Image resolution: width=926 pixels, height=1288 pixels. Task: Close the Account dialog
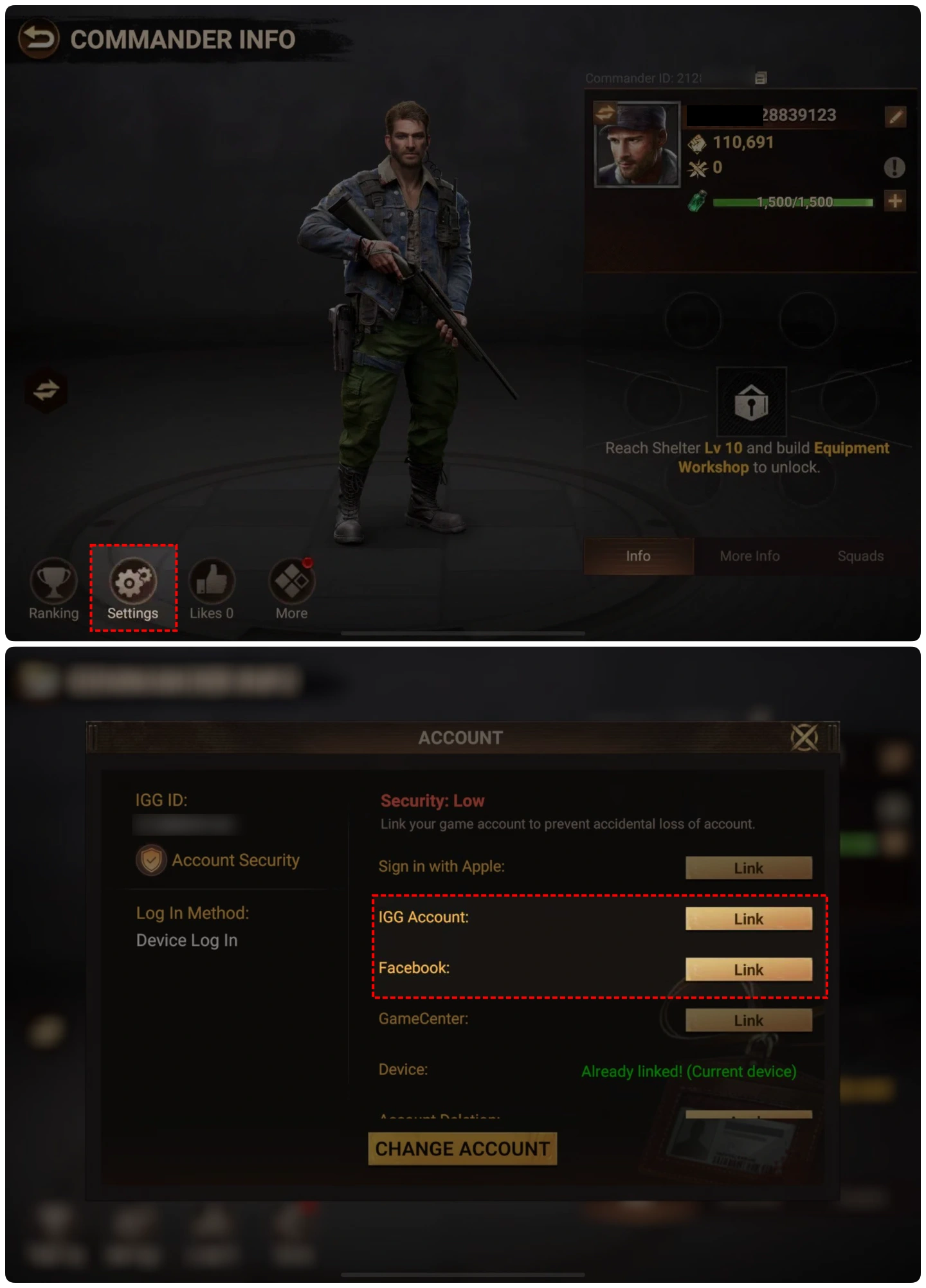(804, 738)
